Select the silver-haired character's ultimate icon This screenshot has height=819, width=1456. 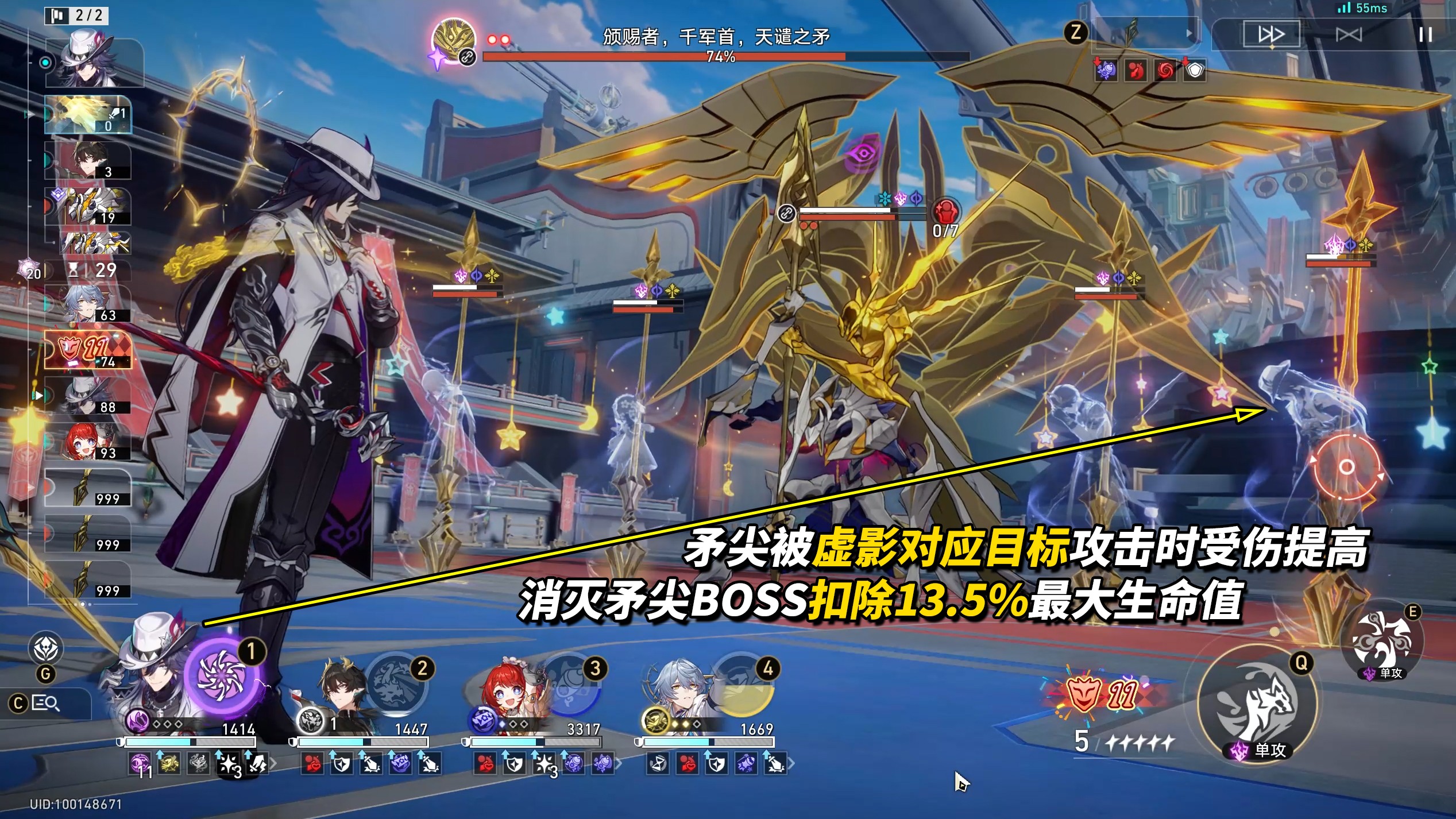[x=743, y=682]
